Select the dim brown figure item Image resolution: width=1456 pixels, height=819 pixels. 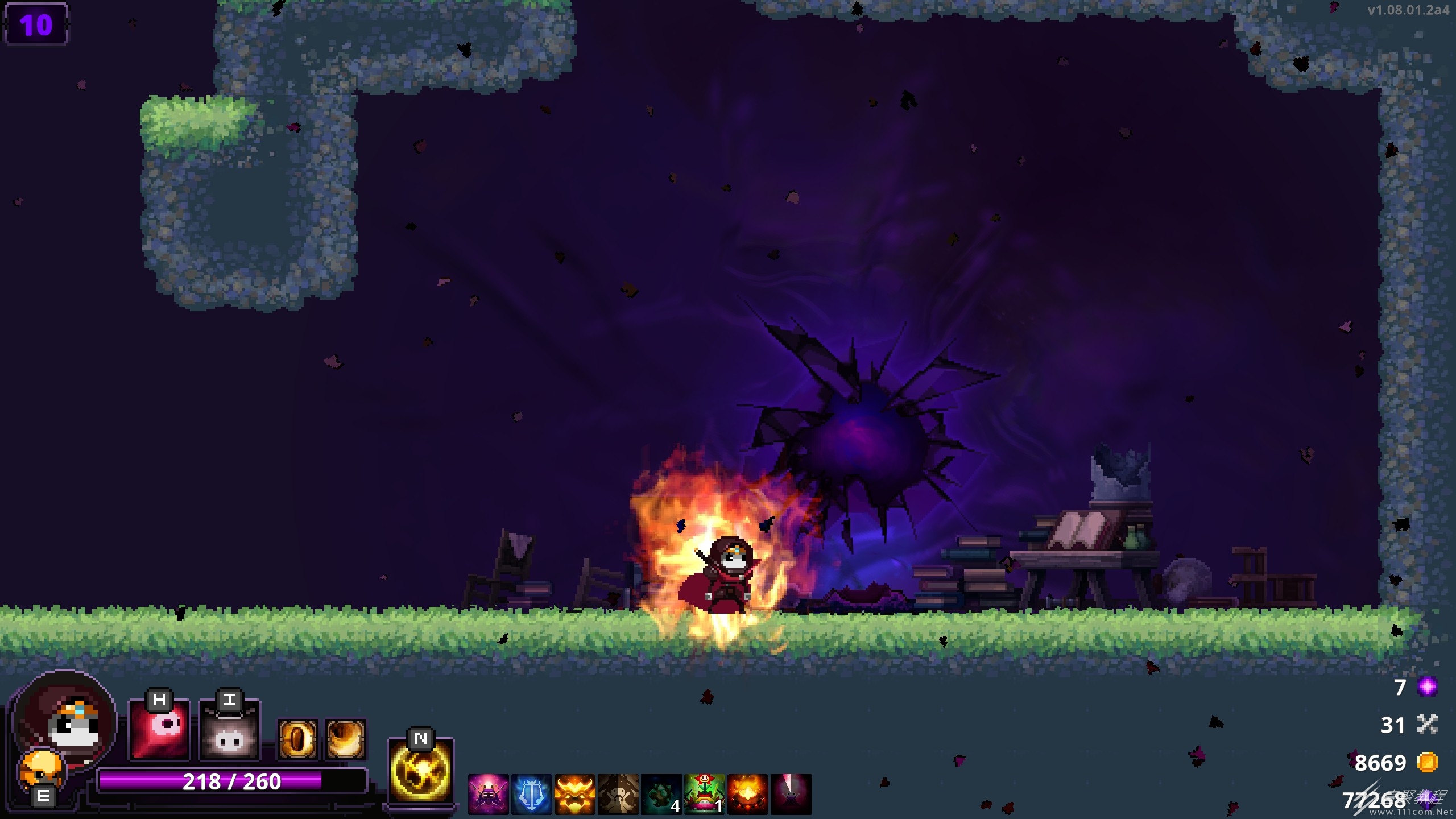tap(618, 794)
